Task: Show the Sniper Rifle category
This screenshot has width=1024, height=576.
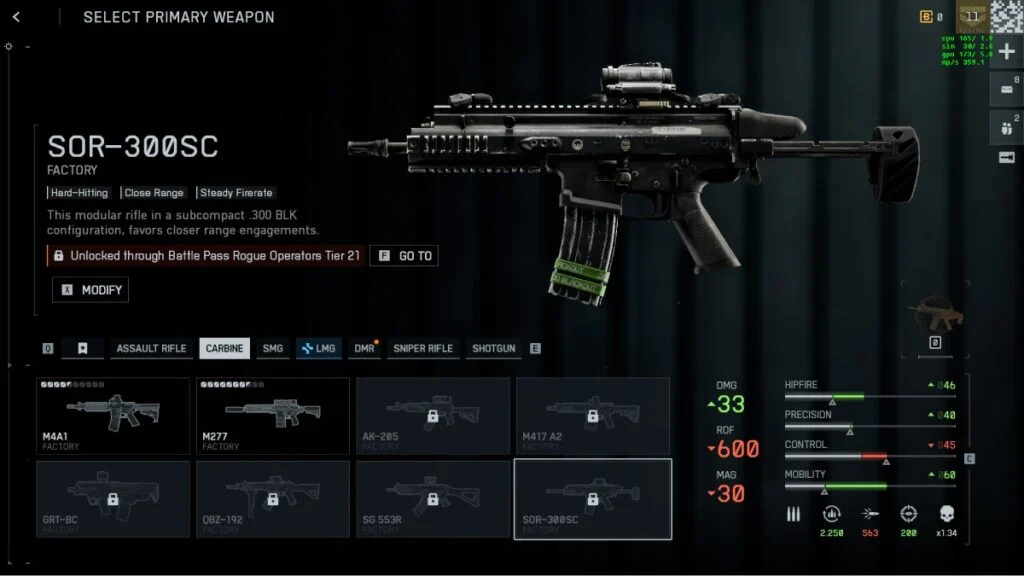Action: click(423, 348)
